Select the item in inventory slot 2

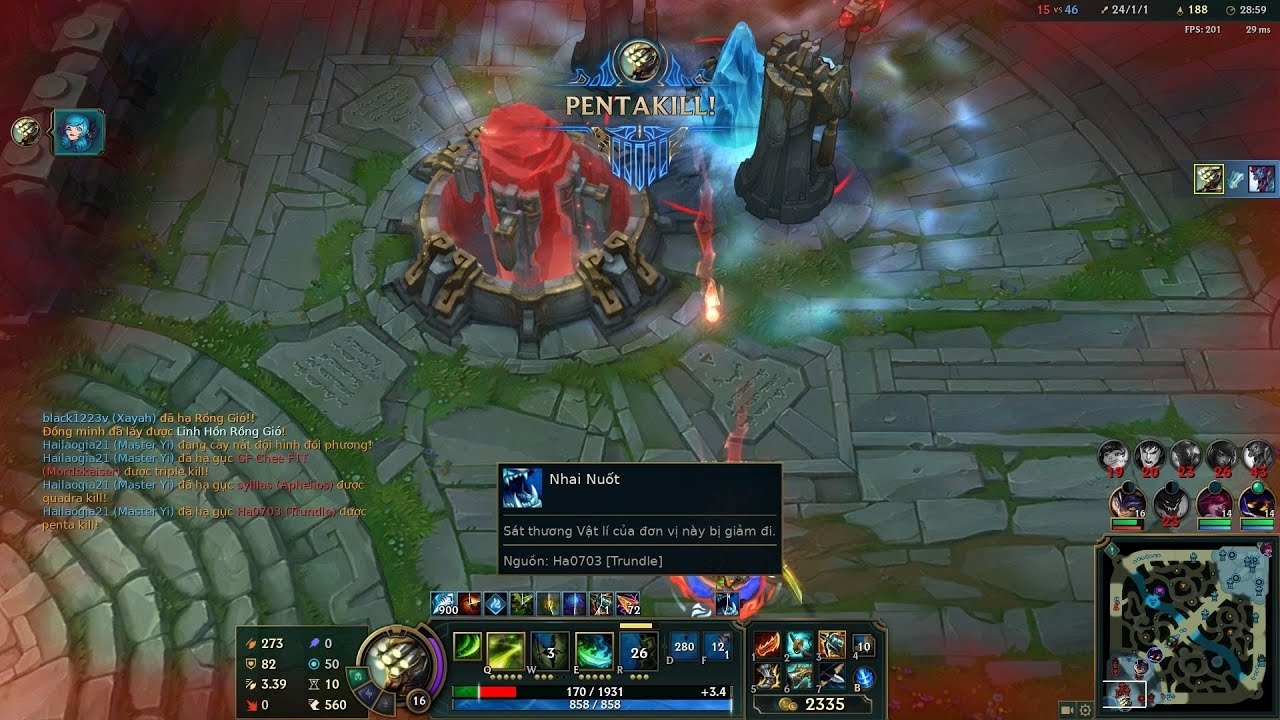pos(799,646)
